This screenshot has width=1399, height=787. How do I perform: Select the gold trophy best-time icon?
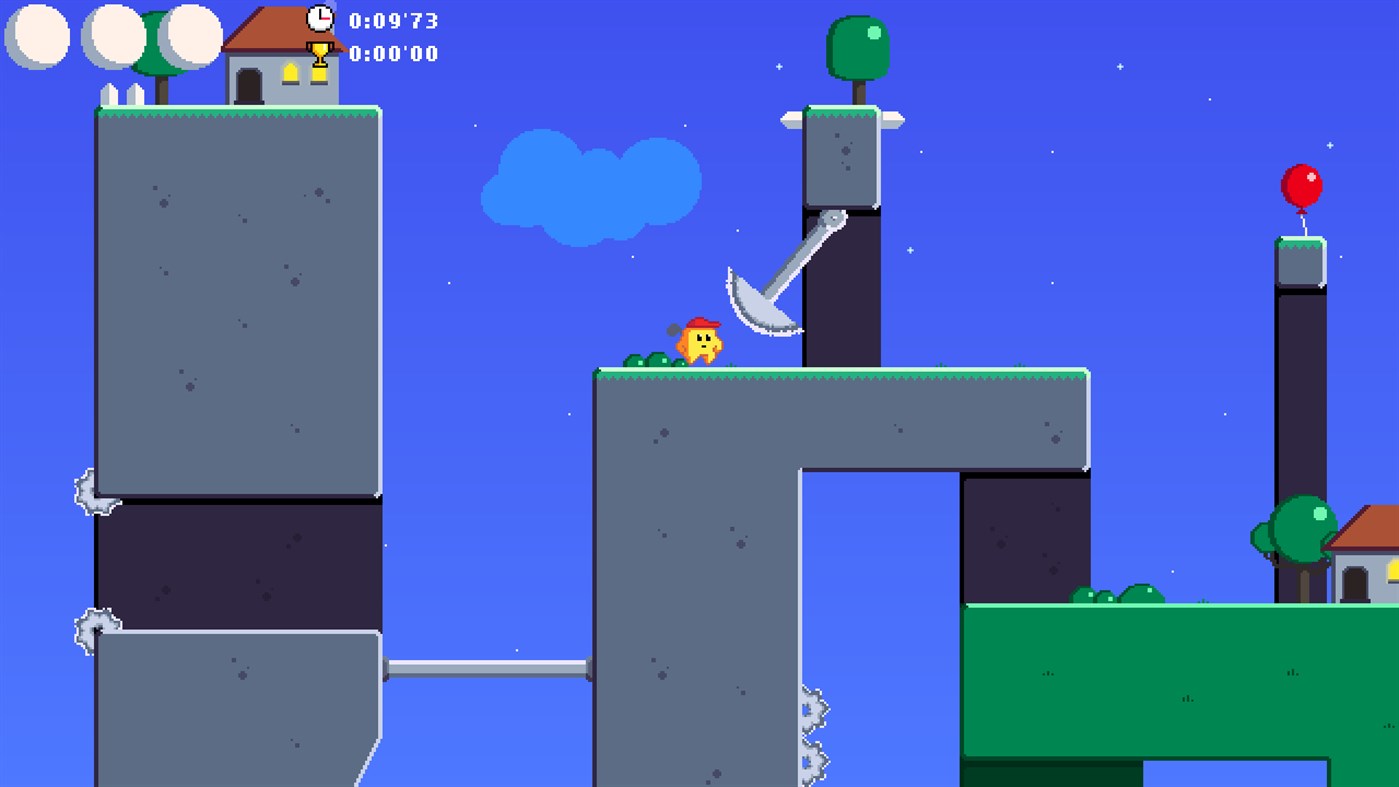click(x=319, y=51)
